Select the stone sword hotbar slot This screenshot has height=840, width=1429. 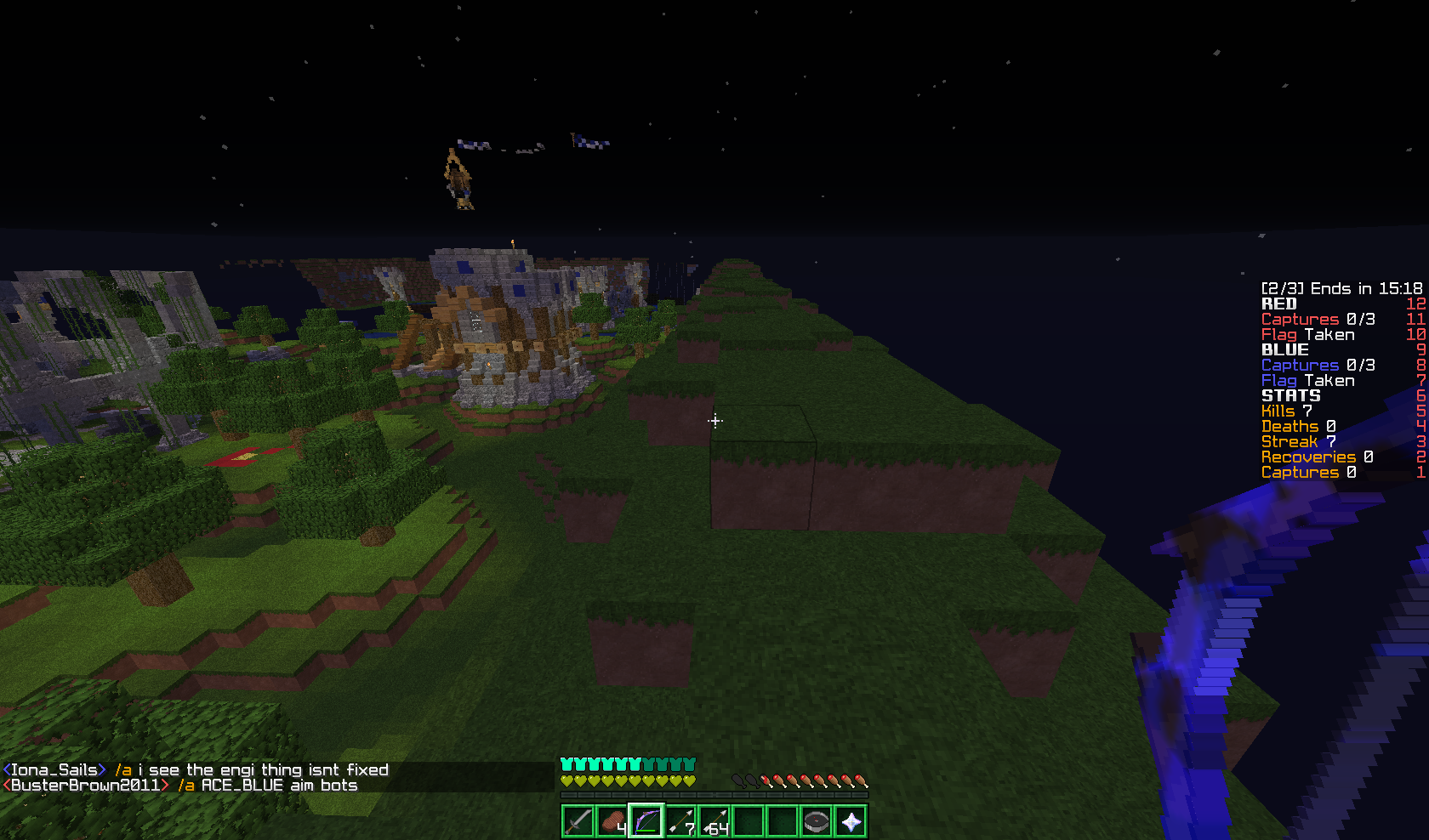click(578, 822)
